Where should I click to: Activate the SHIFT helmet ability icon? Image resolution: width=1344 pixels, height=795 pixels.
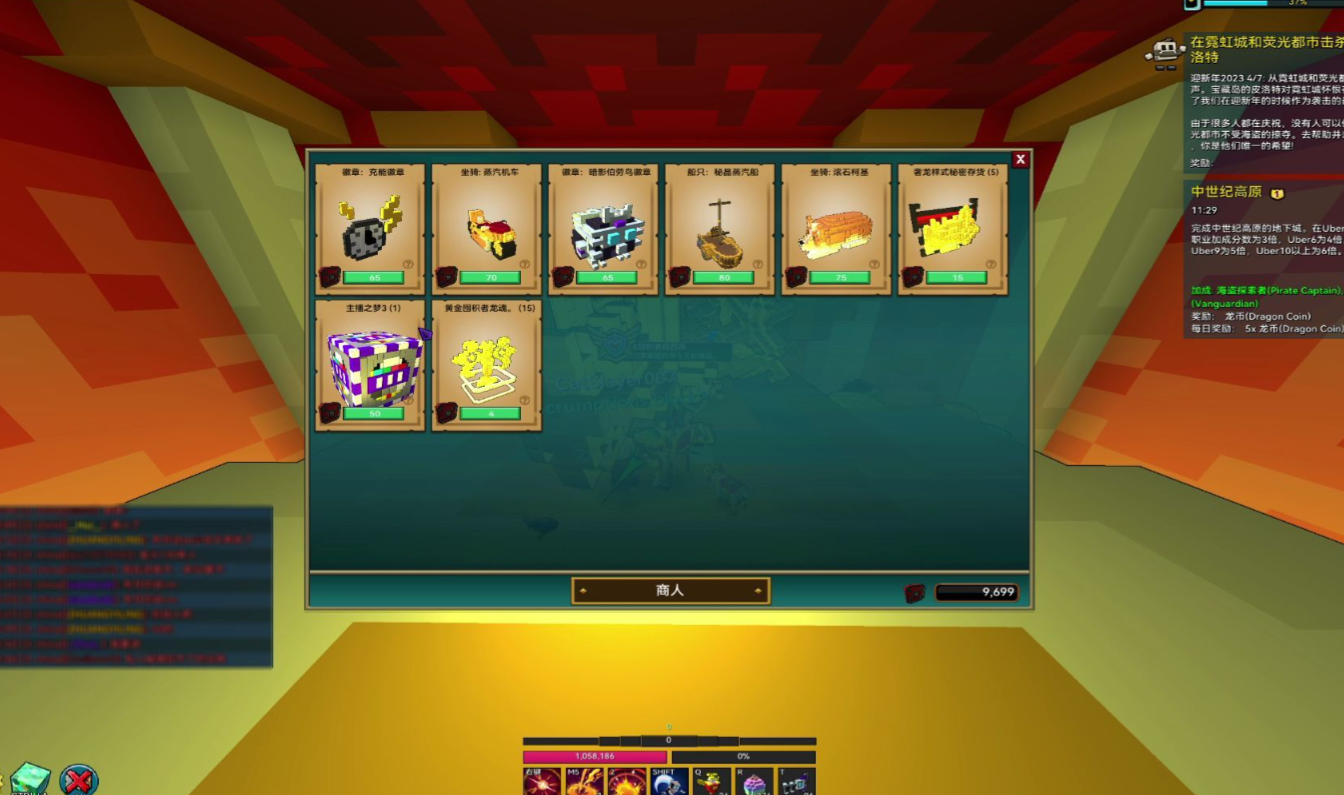point(669,781)
